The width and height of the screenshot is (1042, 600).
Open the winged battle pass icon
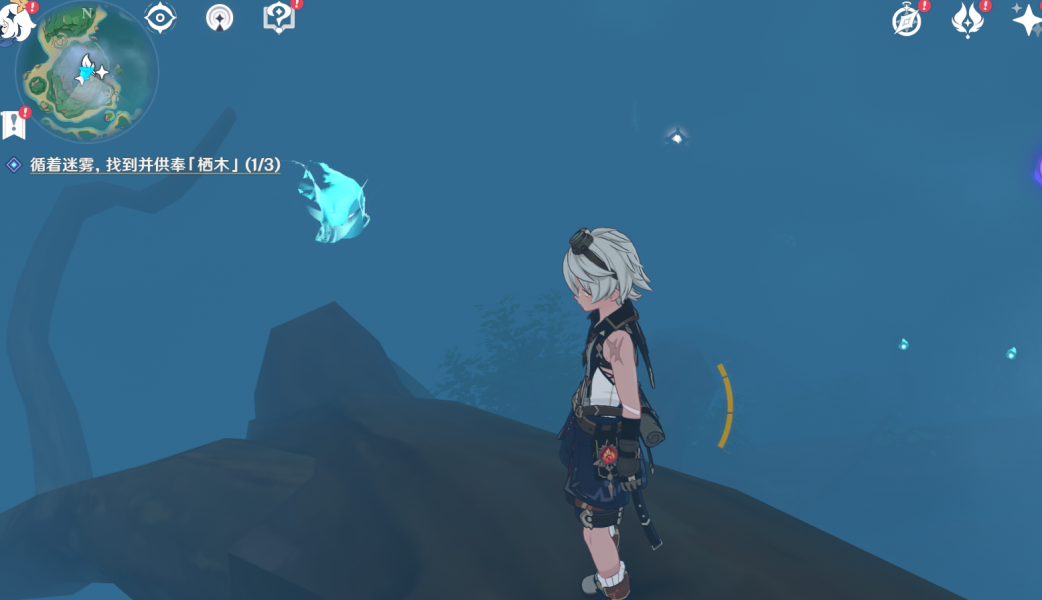(967, 20)
